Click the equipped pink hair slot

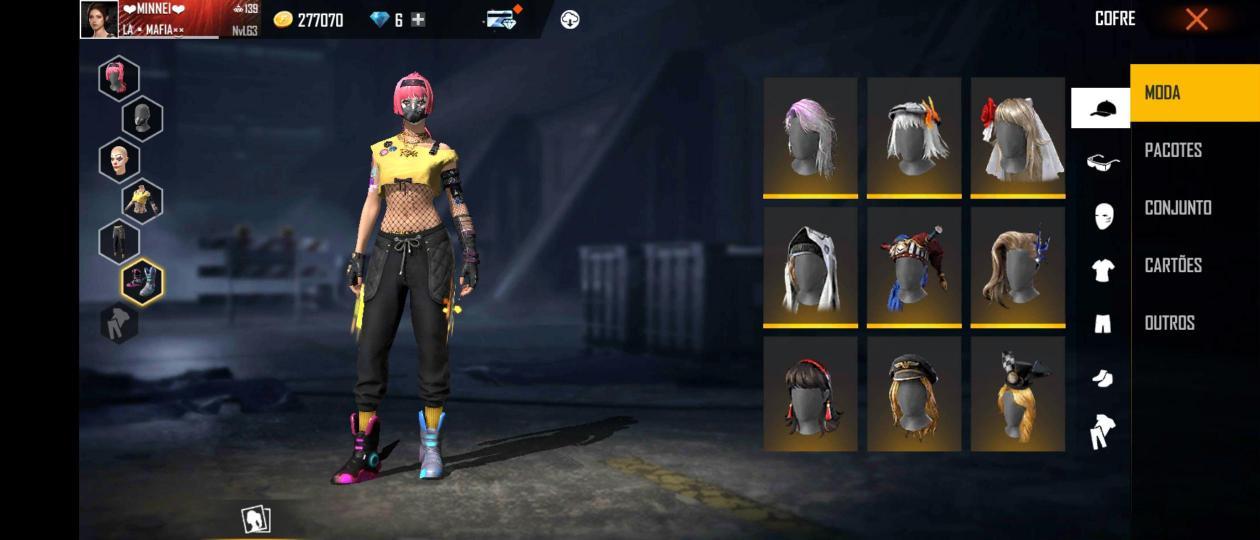118,78
